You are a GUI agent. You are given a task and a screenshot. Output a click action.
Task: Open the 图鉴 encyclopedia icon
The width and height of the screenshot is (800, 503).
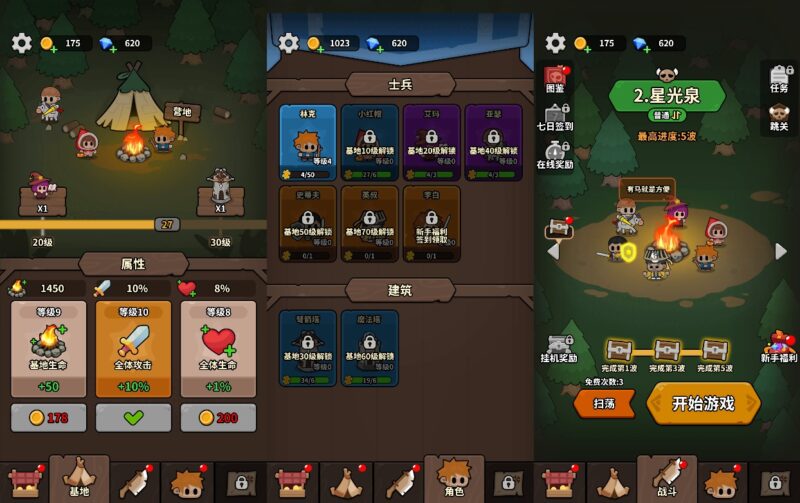pyautogui.click(x=555, y=82)
